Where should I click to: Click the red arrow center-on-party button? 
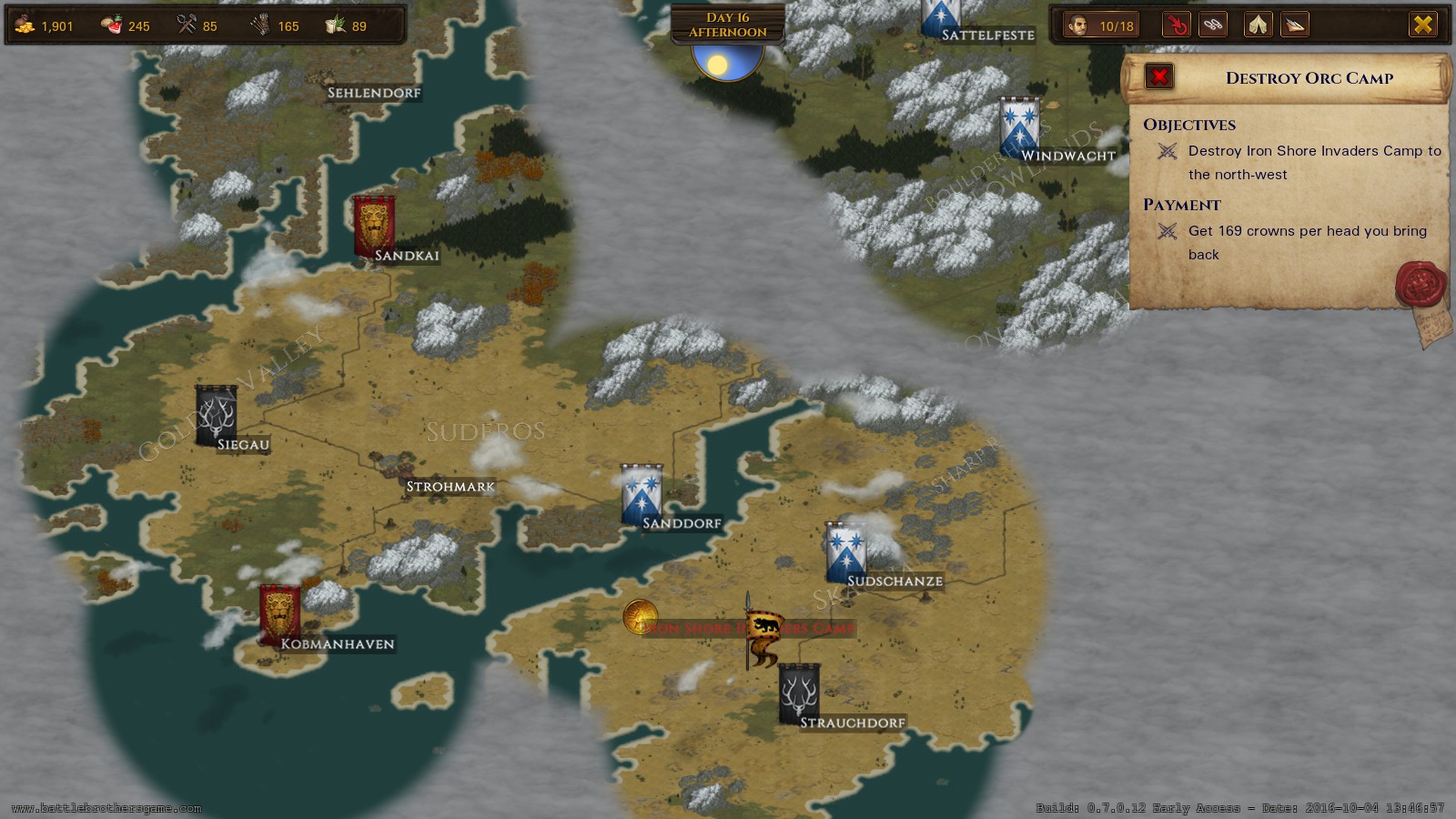point(1176,25)
